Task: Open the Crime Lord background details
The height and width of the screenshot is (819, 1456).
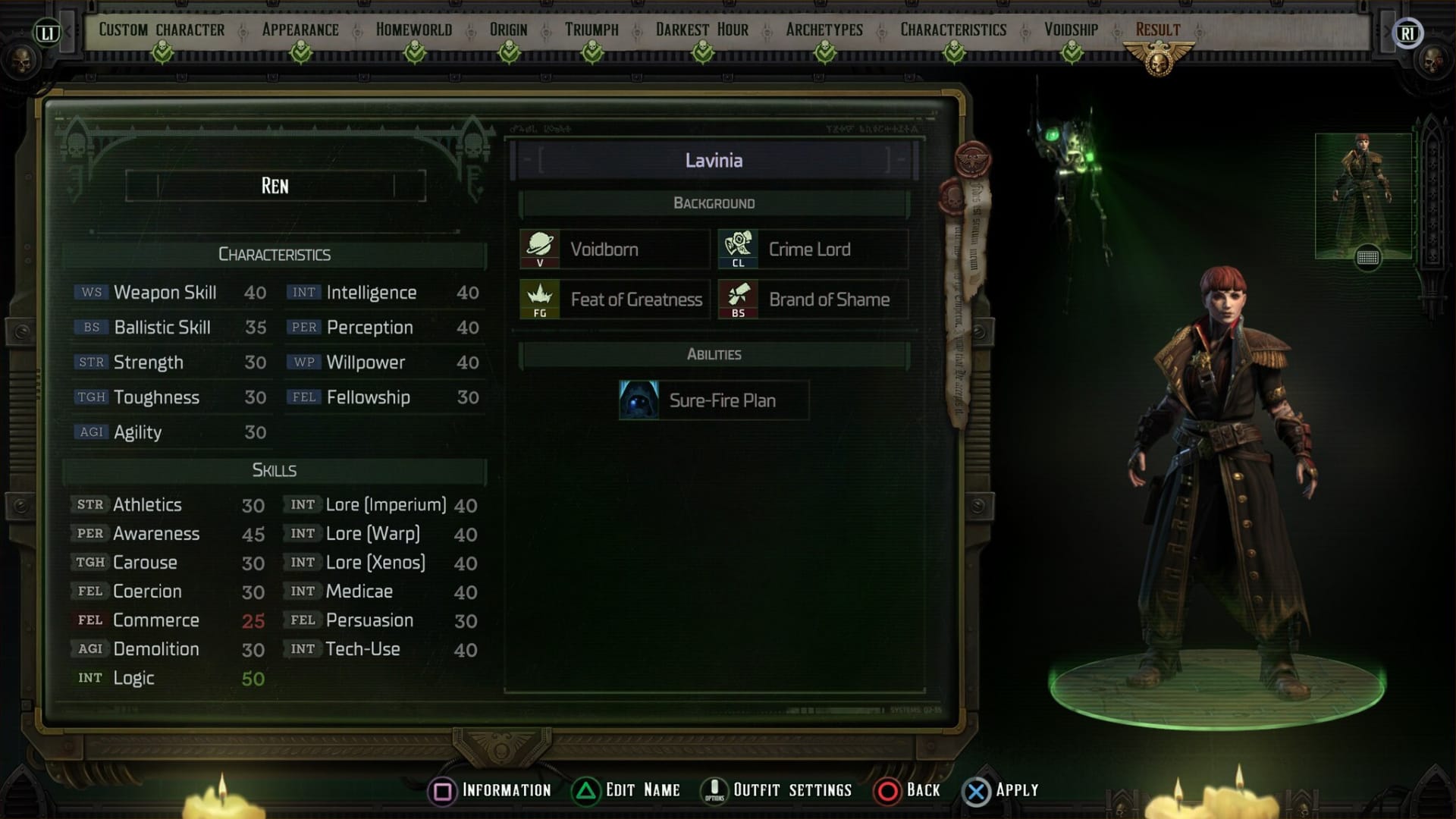Action: 739,249
